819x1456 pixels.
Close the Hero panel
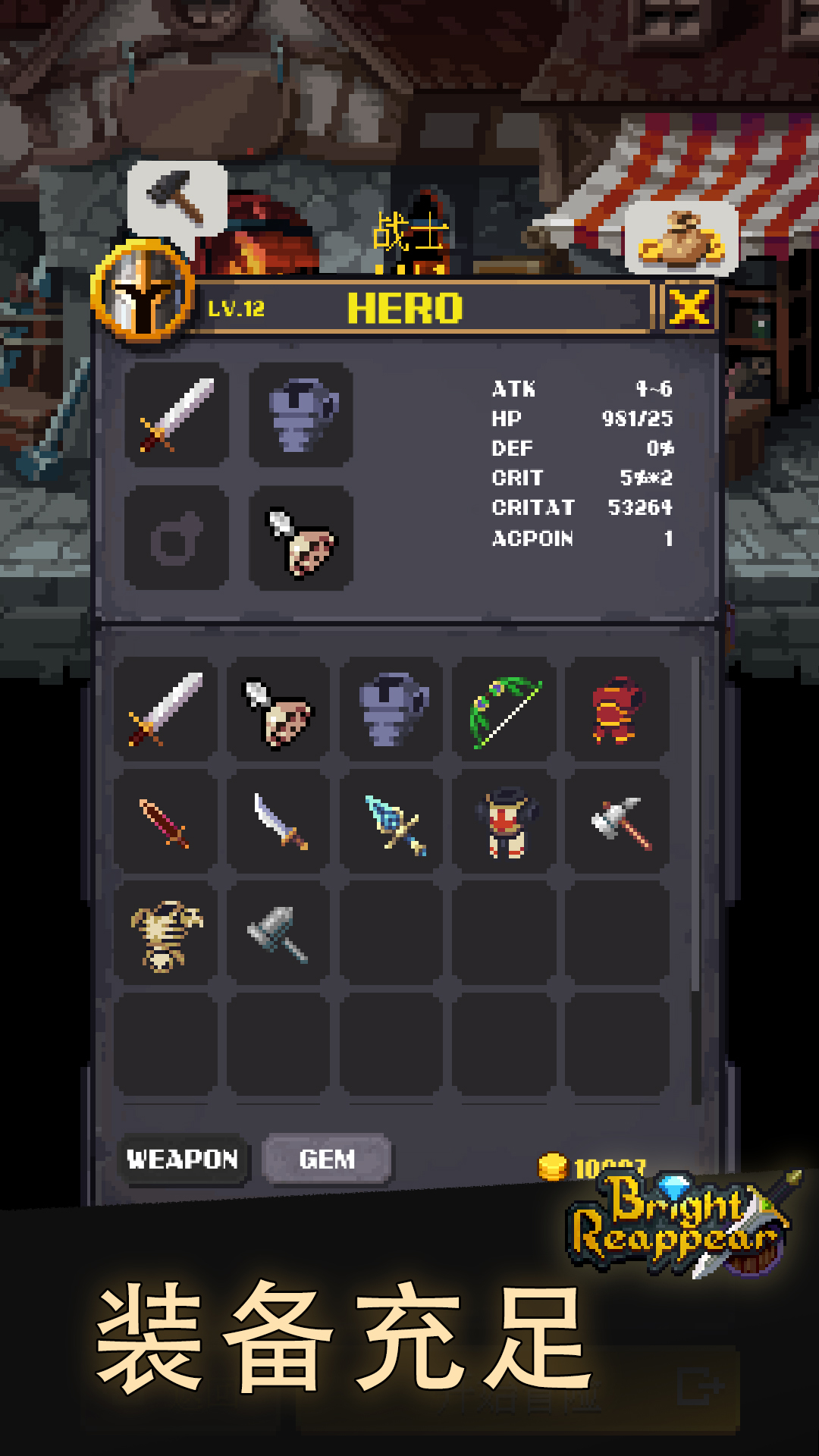tap(689, 307)
